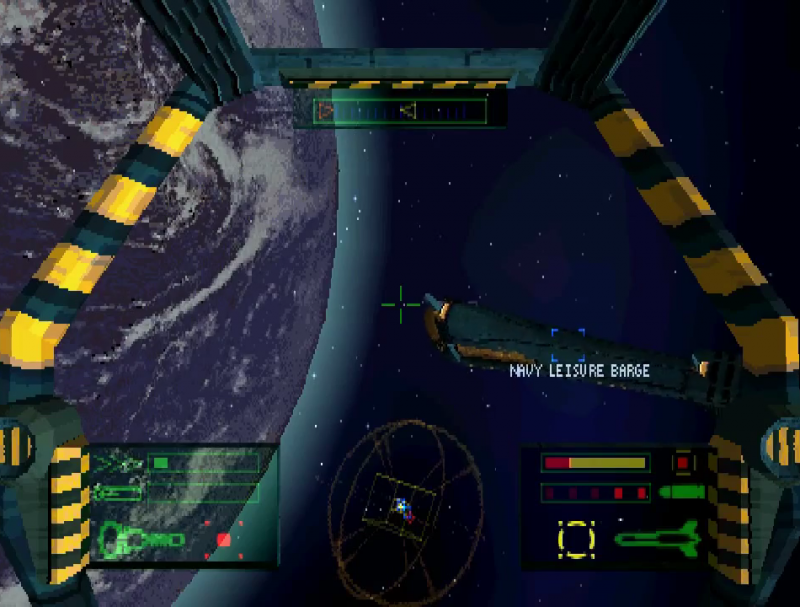Select the yellow targeting reticle icon

576,538
